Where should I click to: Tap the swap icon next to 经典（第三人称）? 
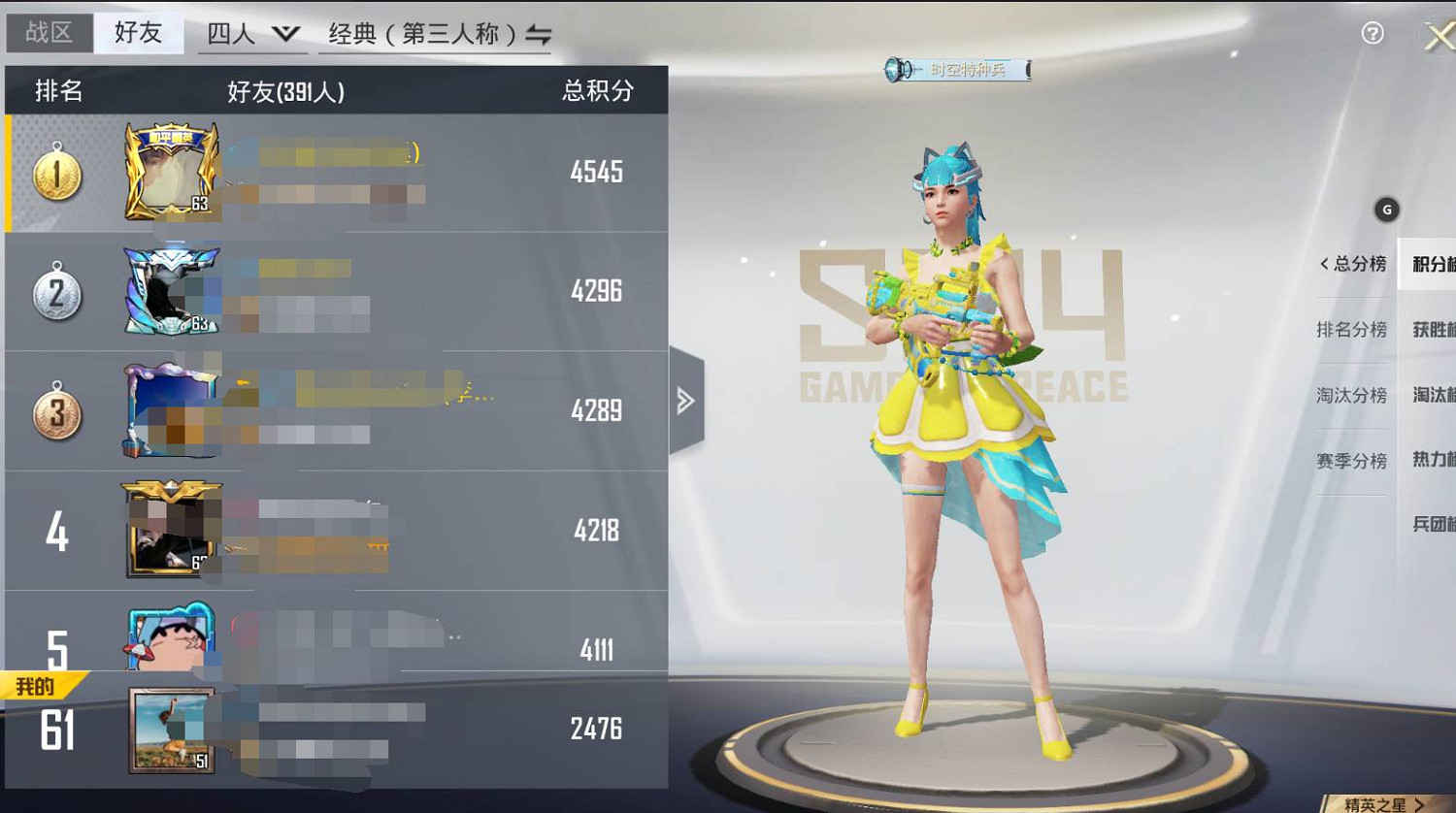click(x=540, y=34)
